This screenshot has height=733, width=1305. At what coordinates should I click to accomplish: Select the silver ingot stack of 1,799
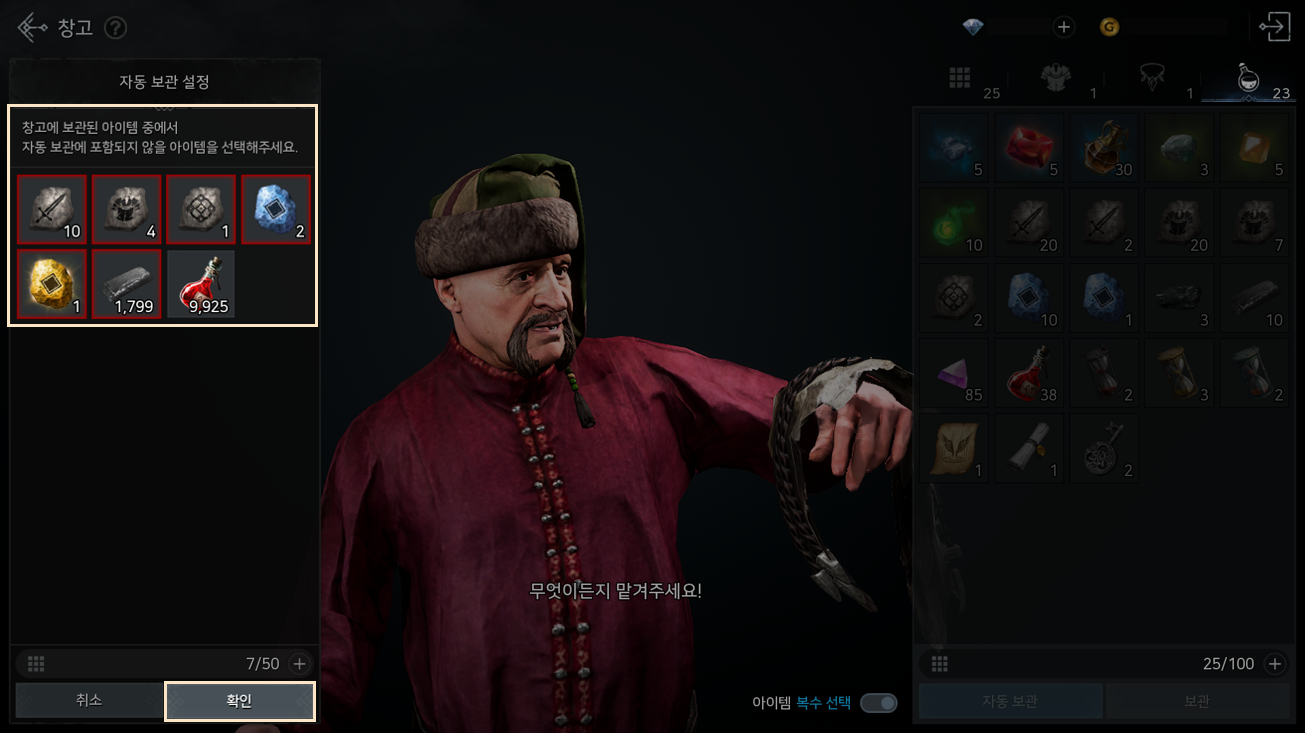point(127,284)
